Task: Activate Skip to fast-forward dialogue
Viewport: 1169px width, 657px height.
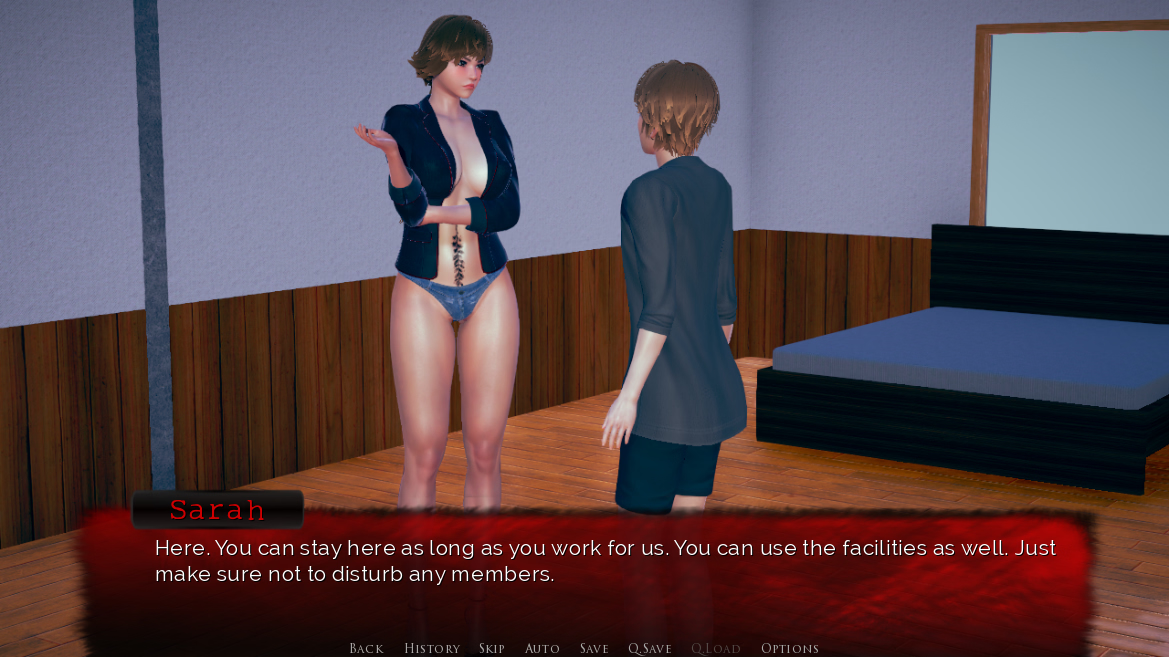Action: pos(492,648)
